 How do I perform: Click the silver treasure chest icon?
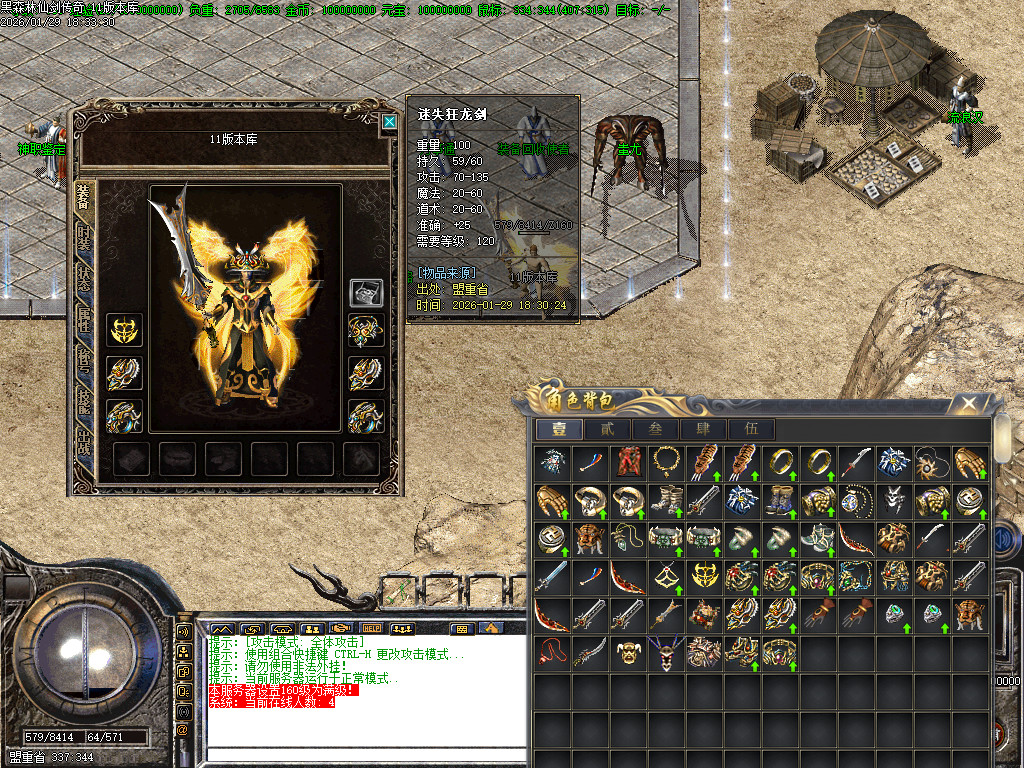(365, 293)
